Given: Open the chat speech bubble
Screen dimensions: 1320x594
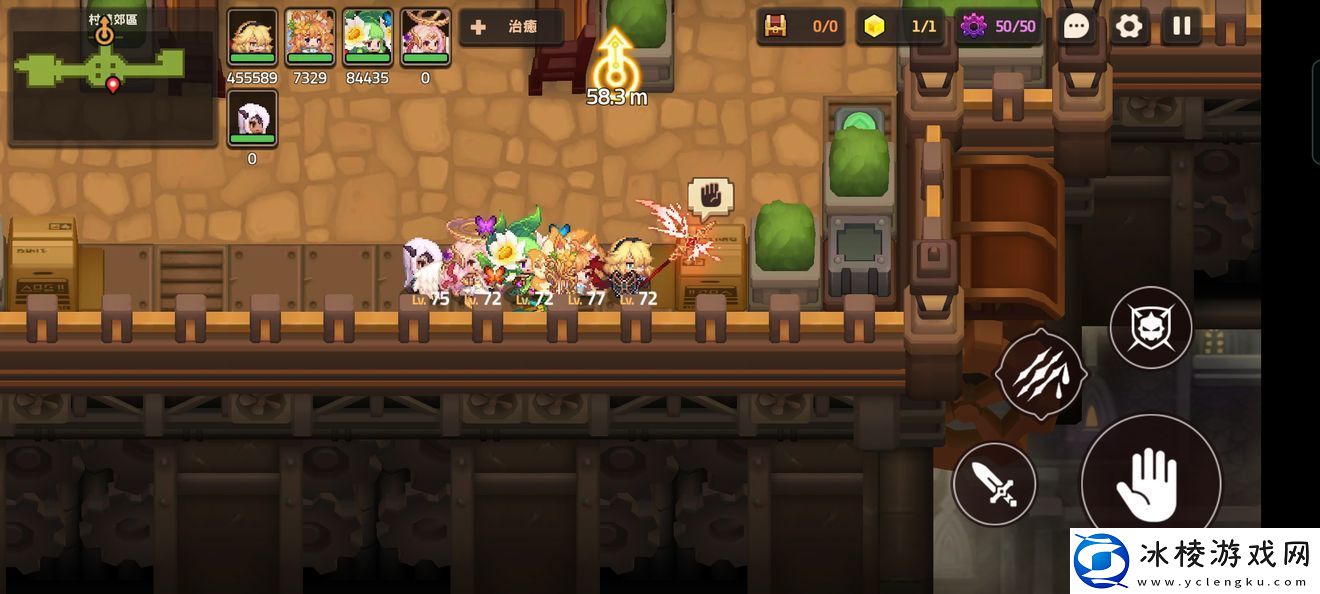Looking at the screenshot, I should (x=1076, y=27).
